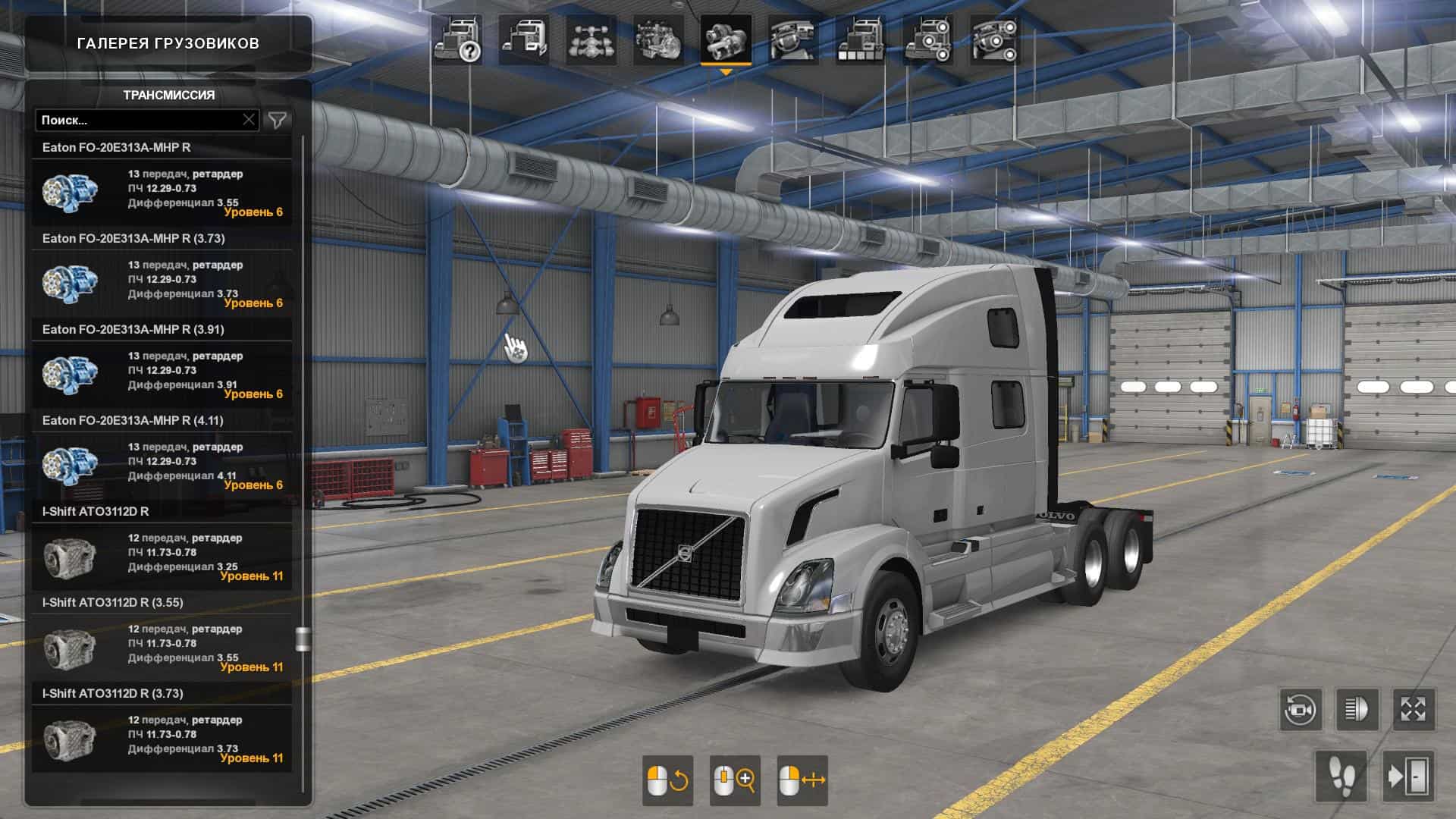Exit the truck gallery via door icon

tap(1407, 776)
